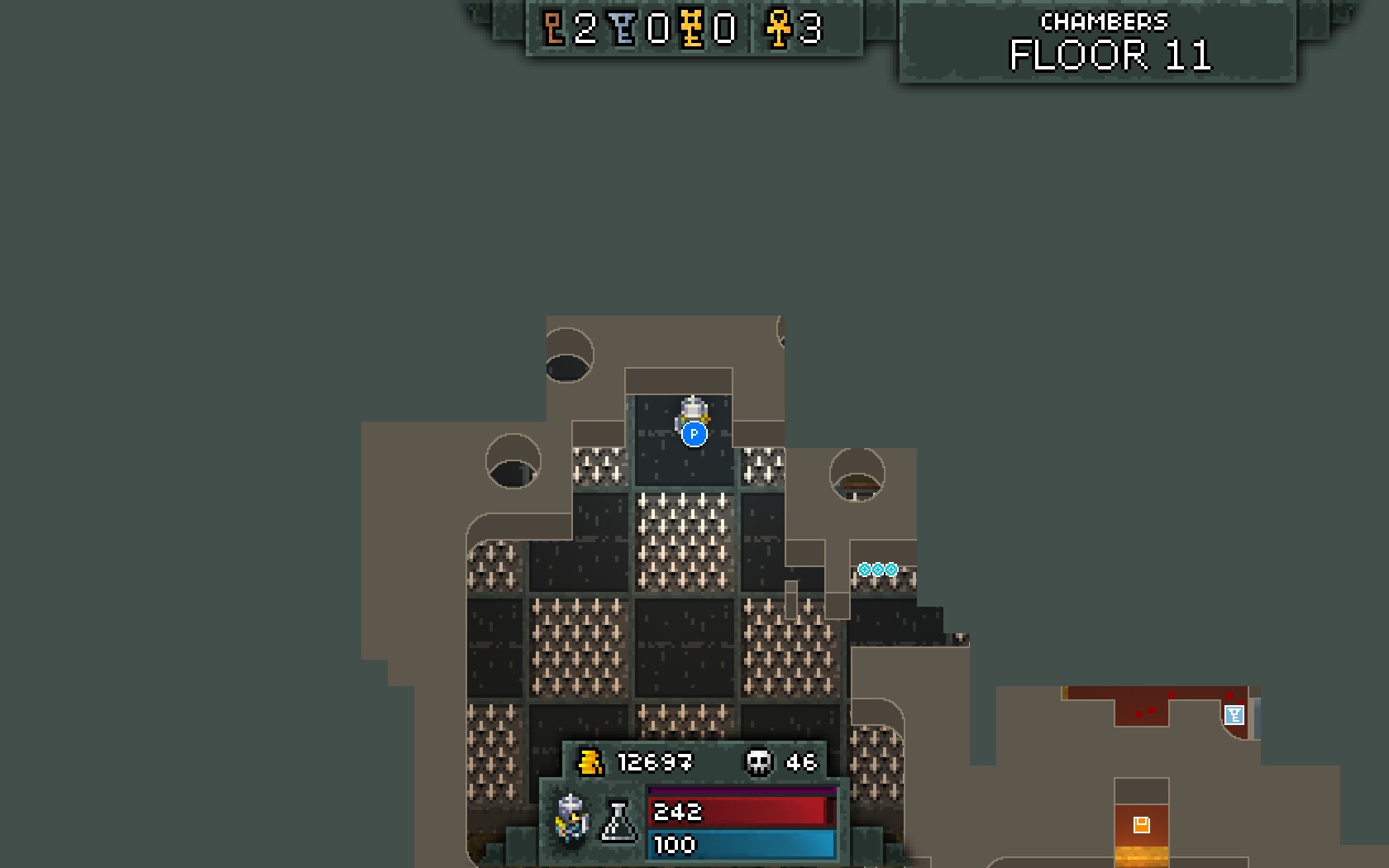
Task: Select the silver key map marker
Action: click(1234, 715)
